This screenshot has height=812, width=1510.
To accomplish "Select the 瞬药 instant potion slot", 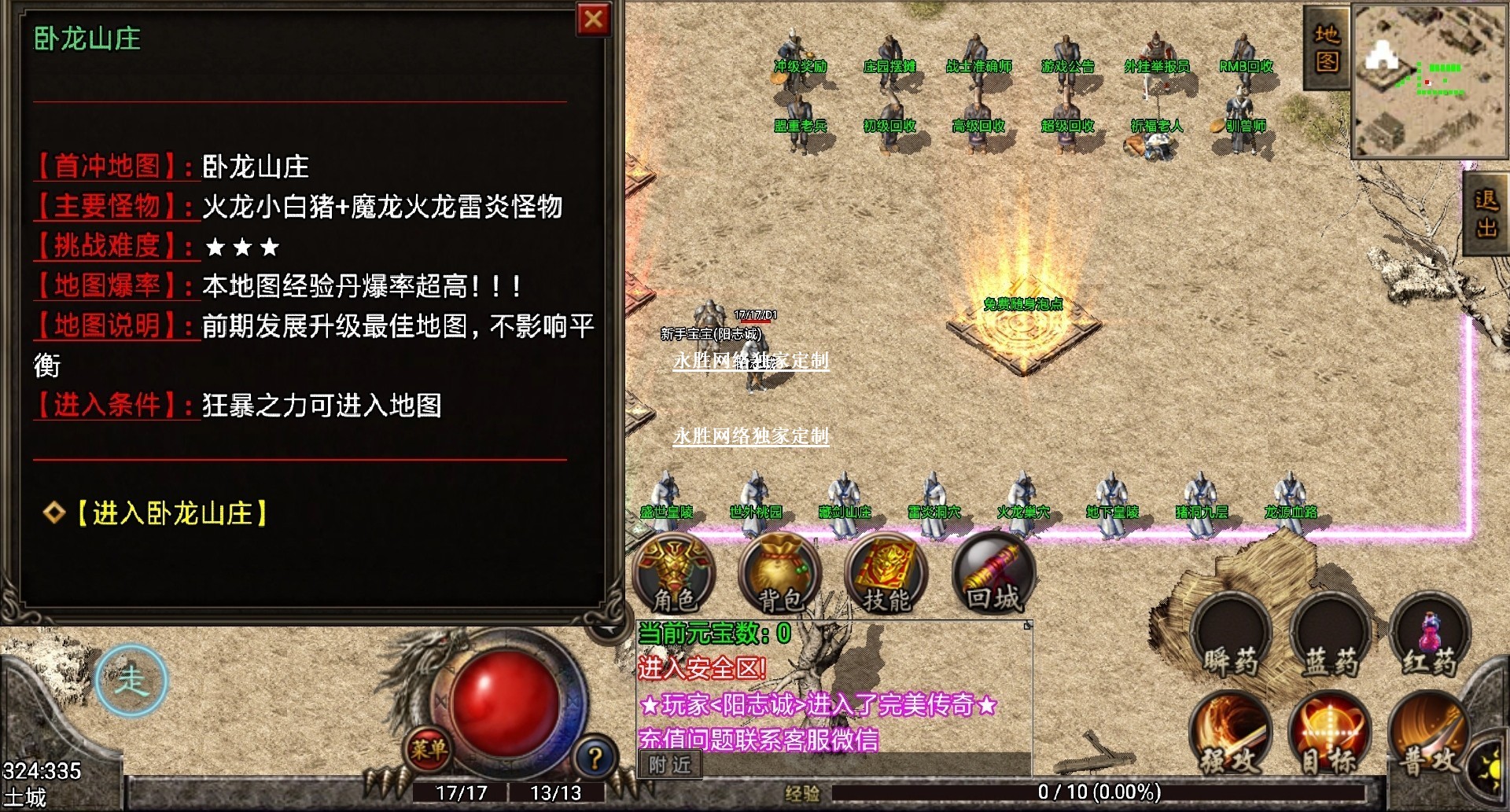I will click(x=1231, y=637).
